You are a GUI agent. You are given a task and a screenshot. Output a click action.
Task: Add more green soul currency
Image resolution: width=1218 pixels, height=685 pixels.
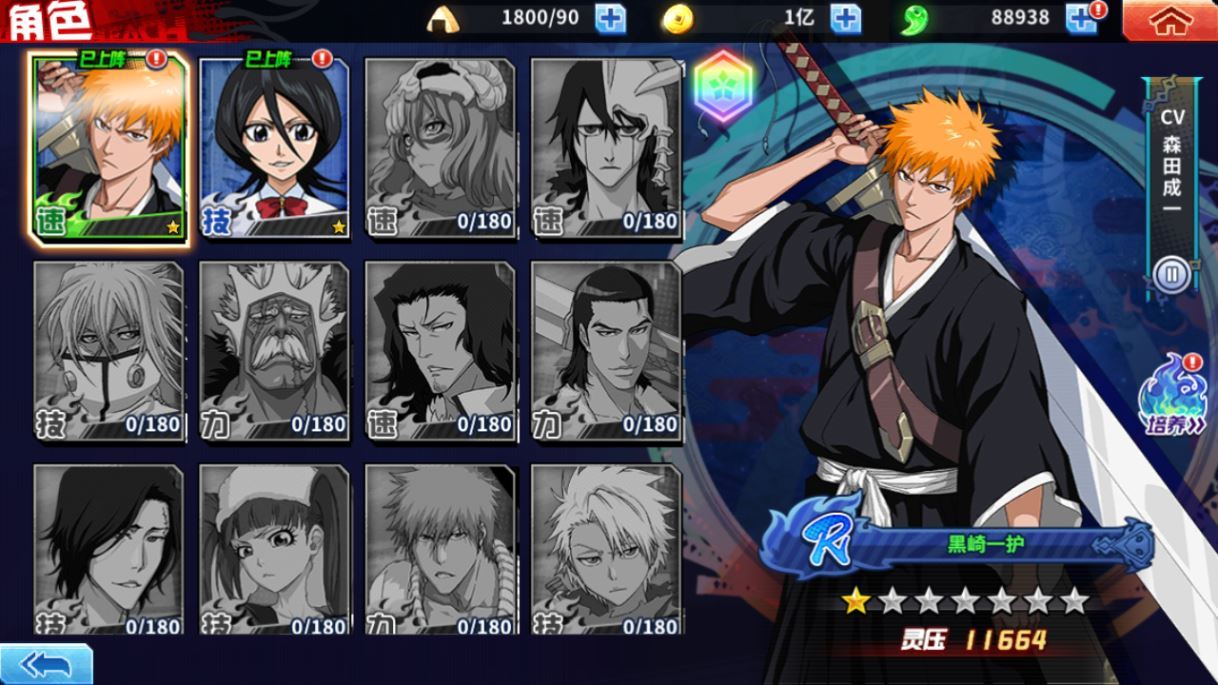1080,19
